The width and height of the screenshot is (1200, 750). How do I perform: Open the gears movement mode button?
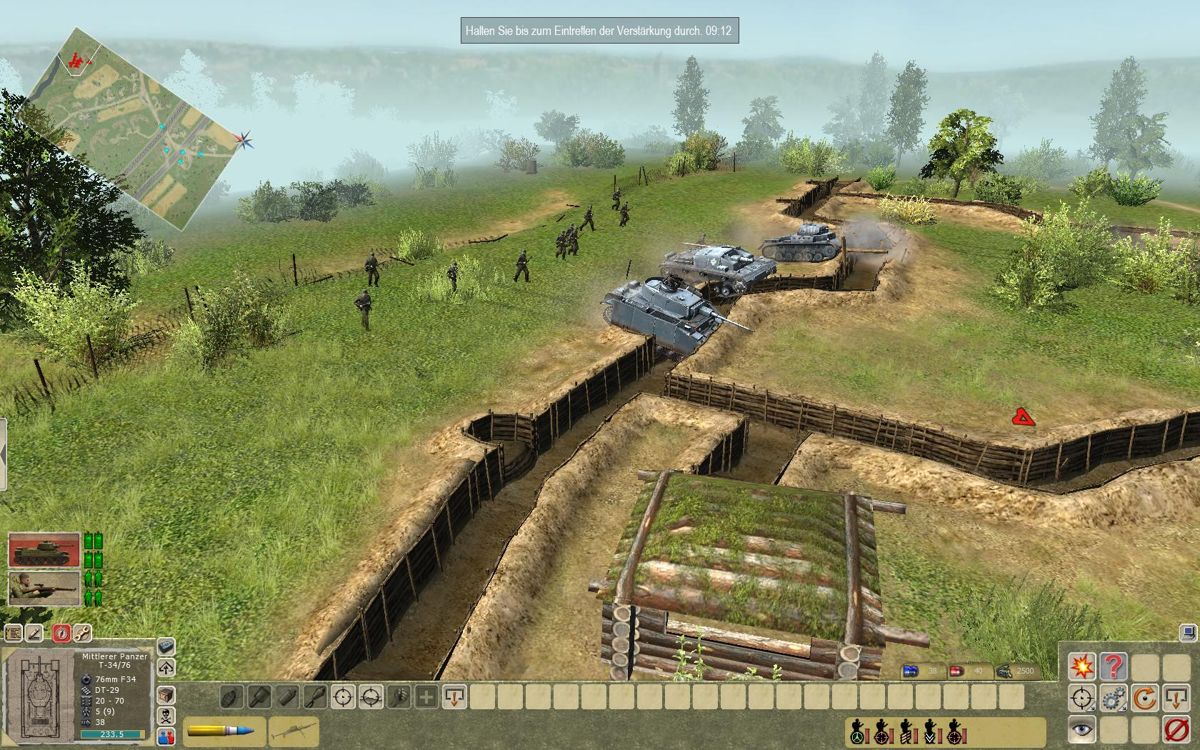tap(1113, 698)
